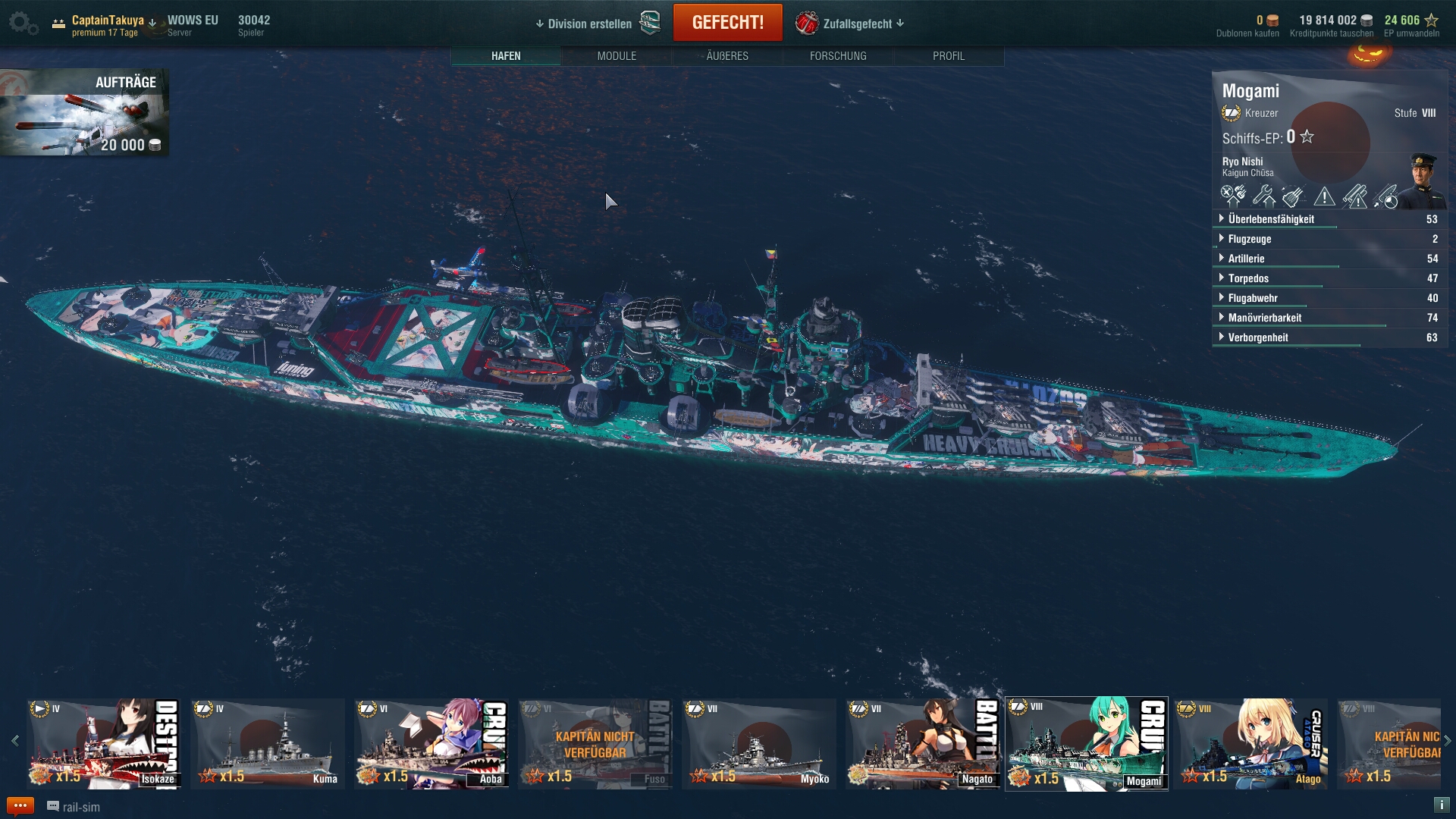Open the ÄUSSERES tab
Screen dimensions: 1456x819
(727, 56)
